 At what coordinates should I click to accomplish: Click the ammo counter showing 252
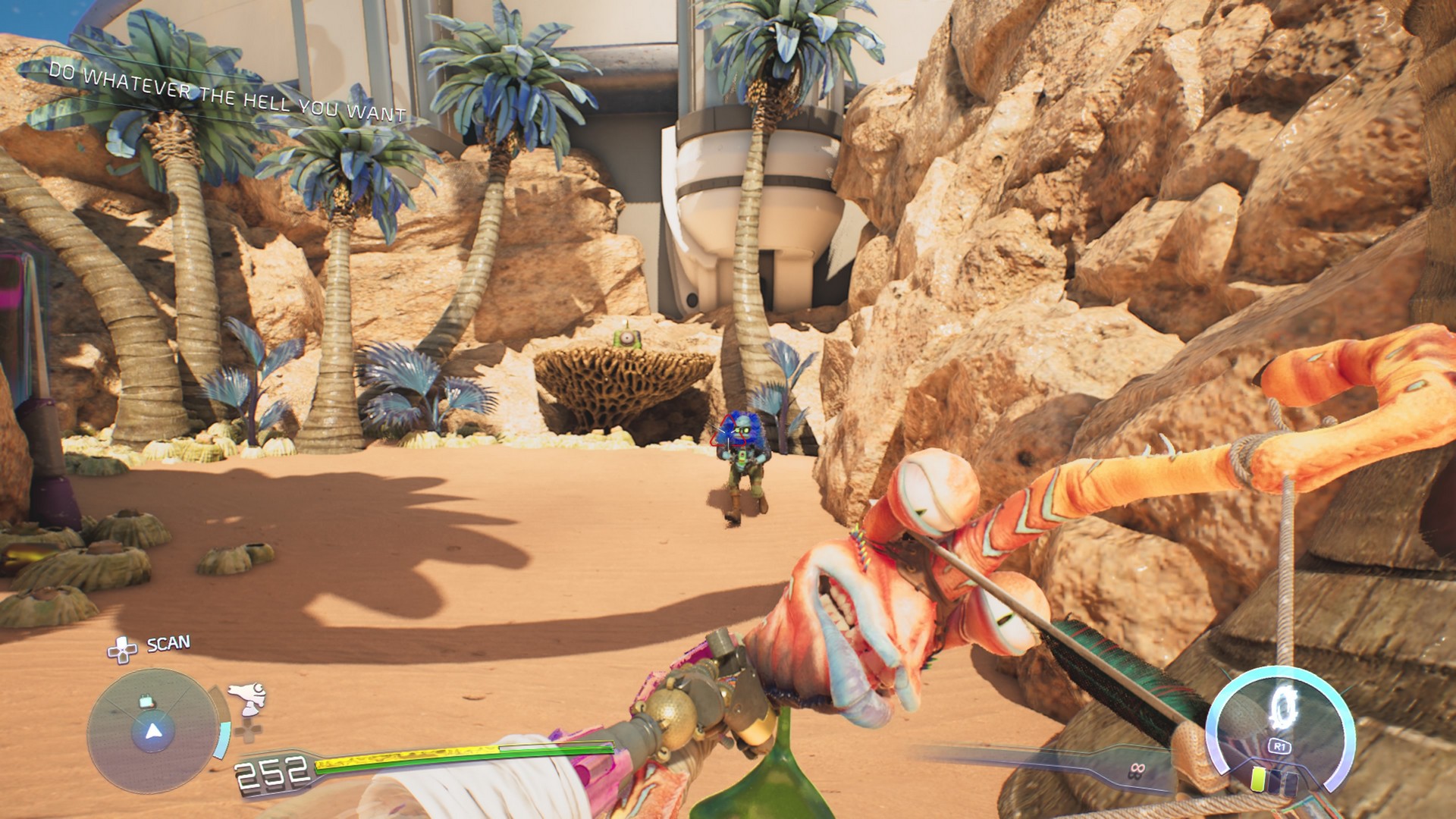271,773
